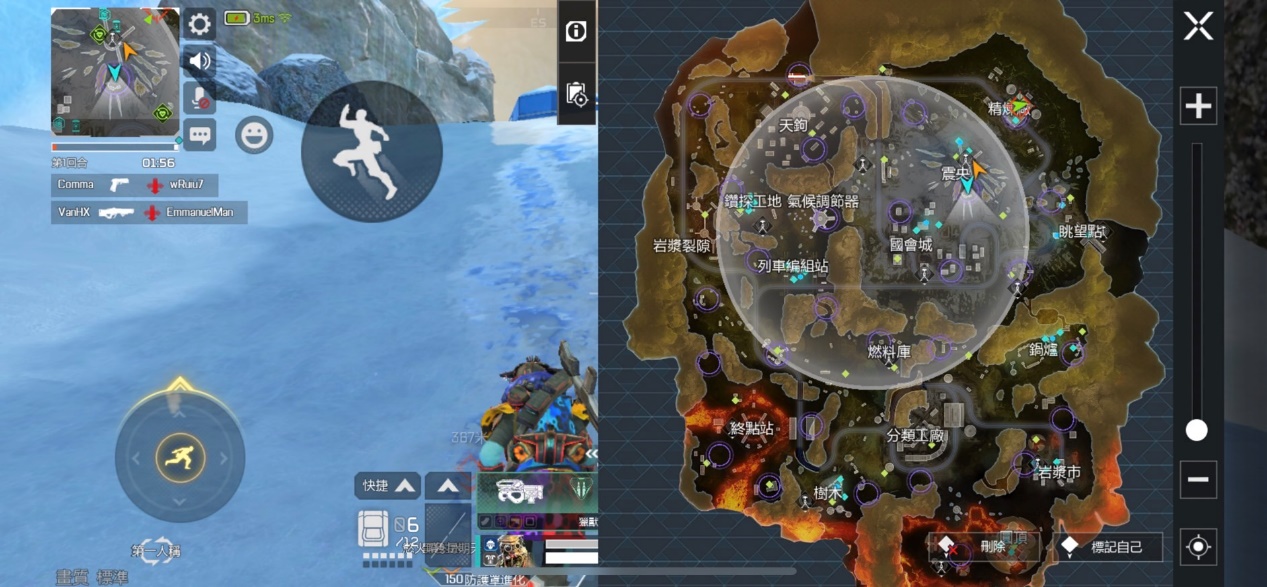
Task: Recenter the map on your position
Action: point(1198,547)
